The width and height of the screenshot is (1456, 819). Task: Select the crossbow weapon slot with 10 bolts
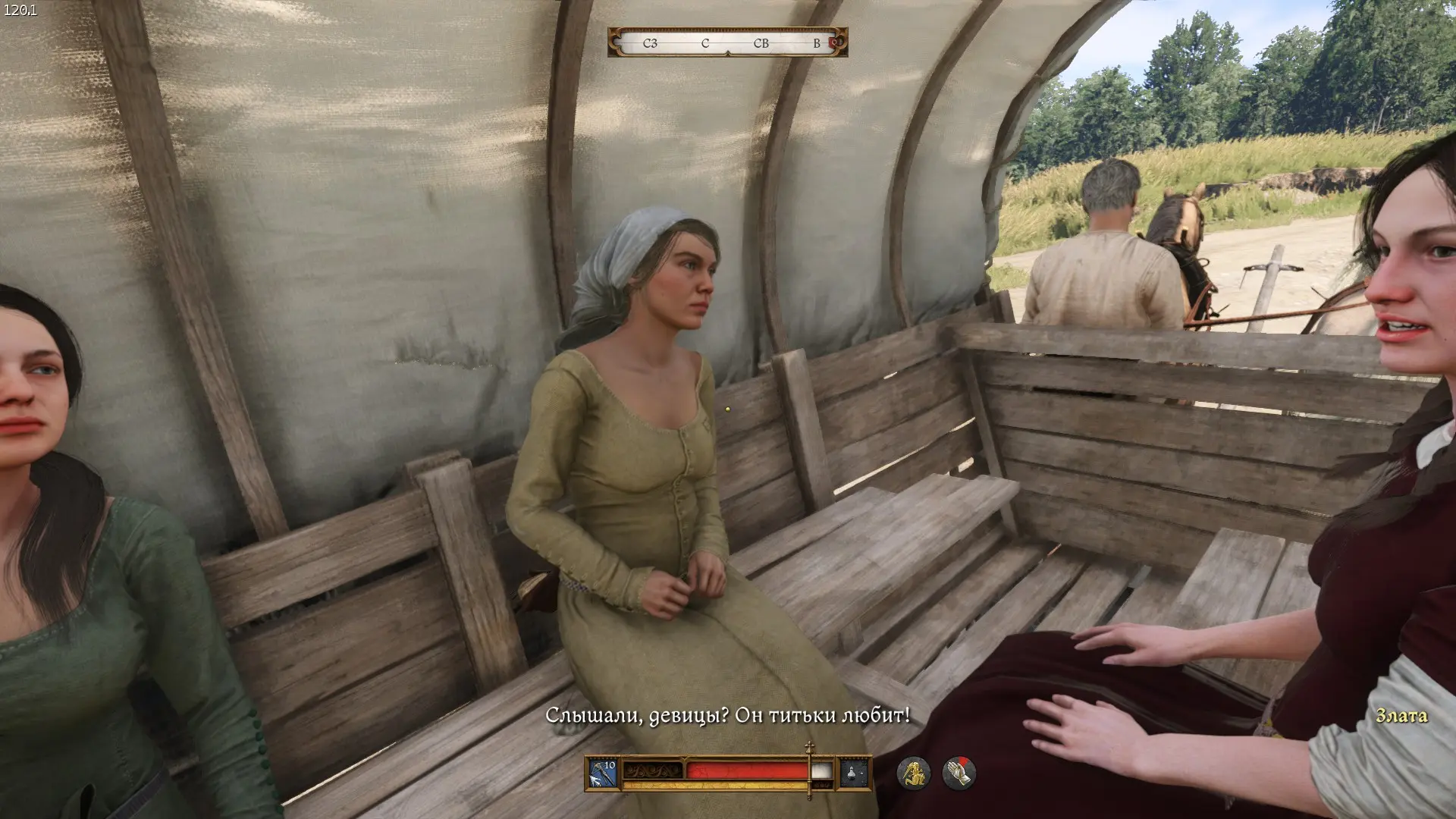pos(604,773)
